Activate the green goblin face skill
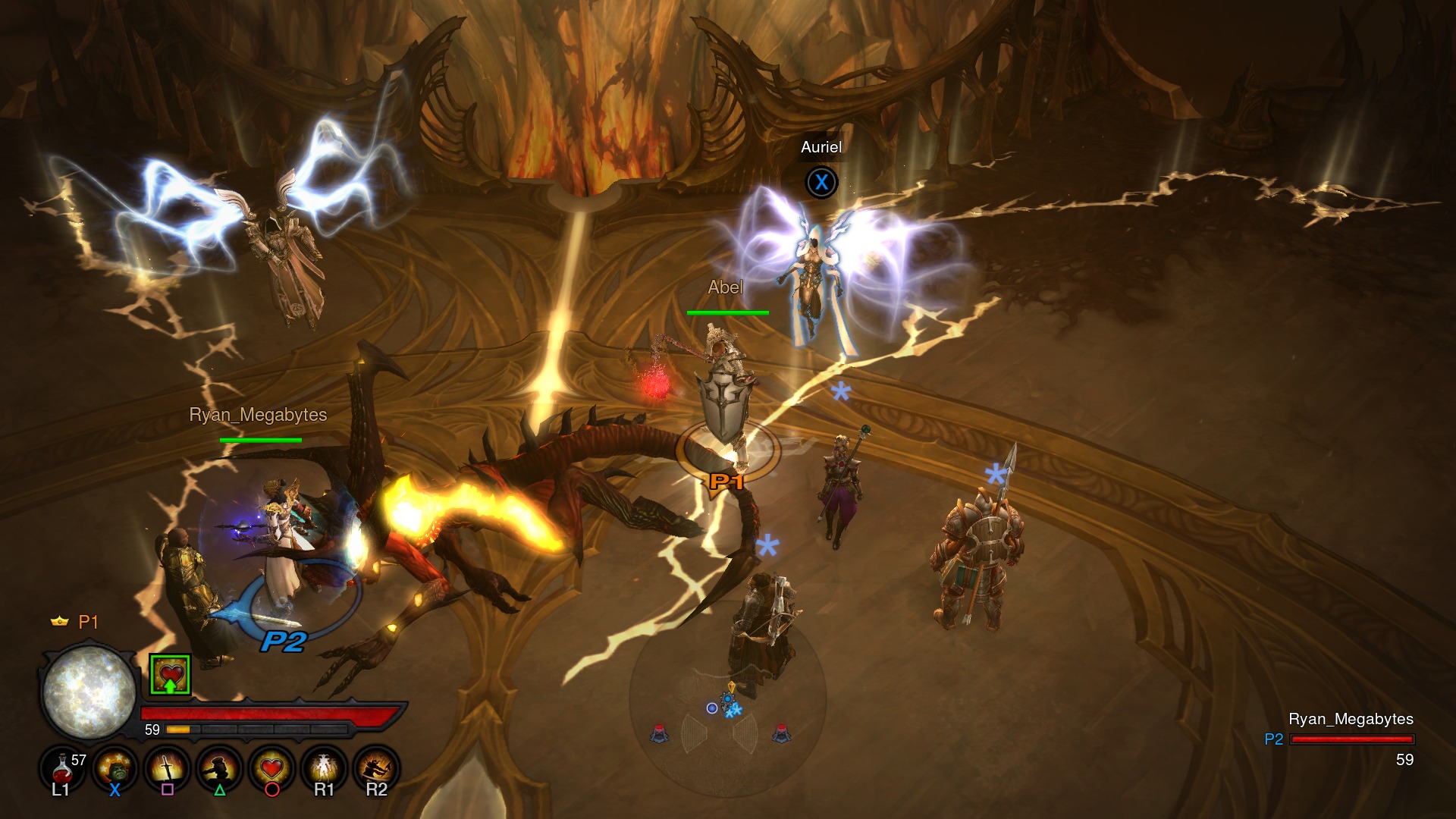Screen dimensions: 1456x819 pos(115,769)
